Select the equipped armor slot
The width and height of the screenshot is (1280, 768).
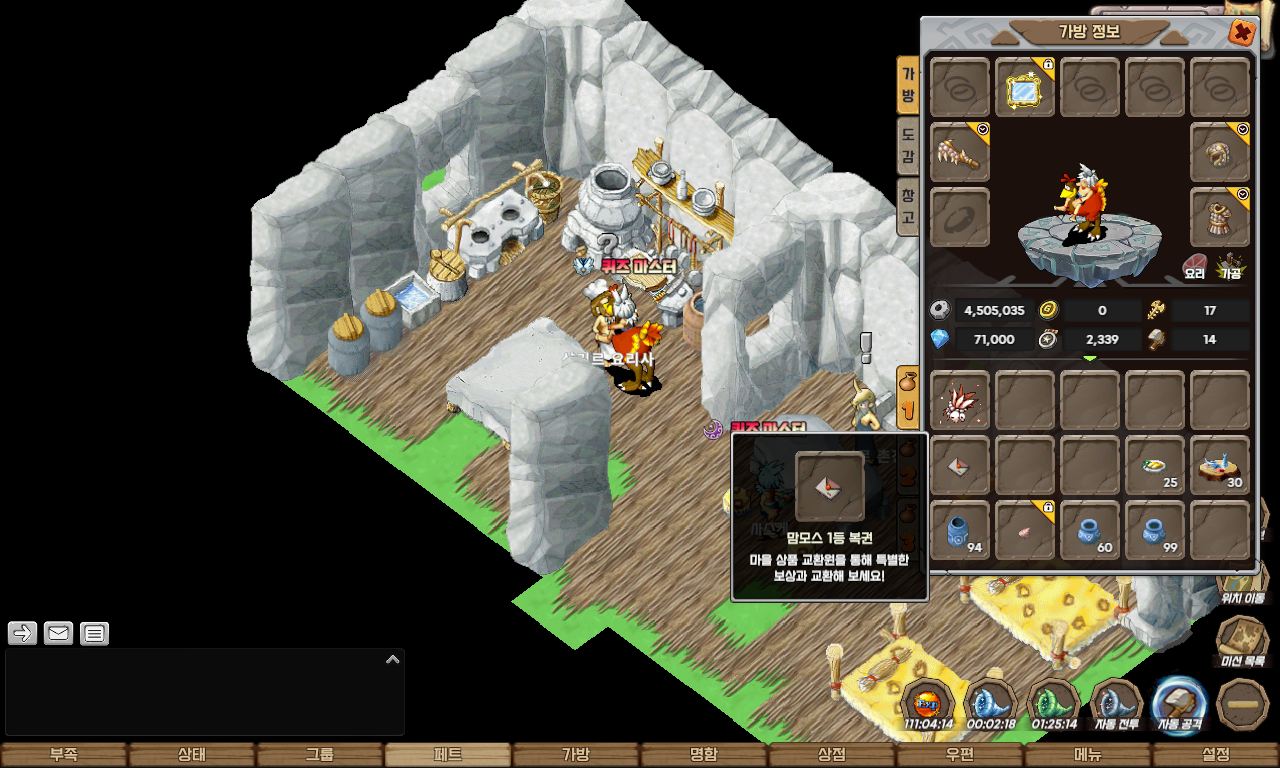(x=1220, y=217)
